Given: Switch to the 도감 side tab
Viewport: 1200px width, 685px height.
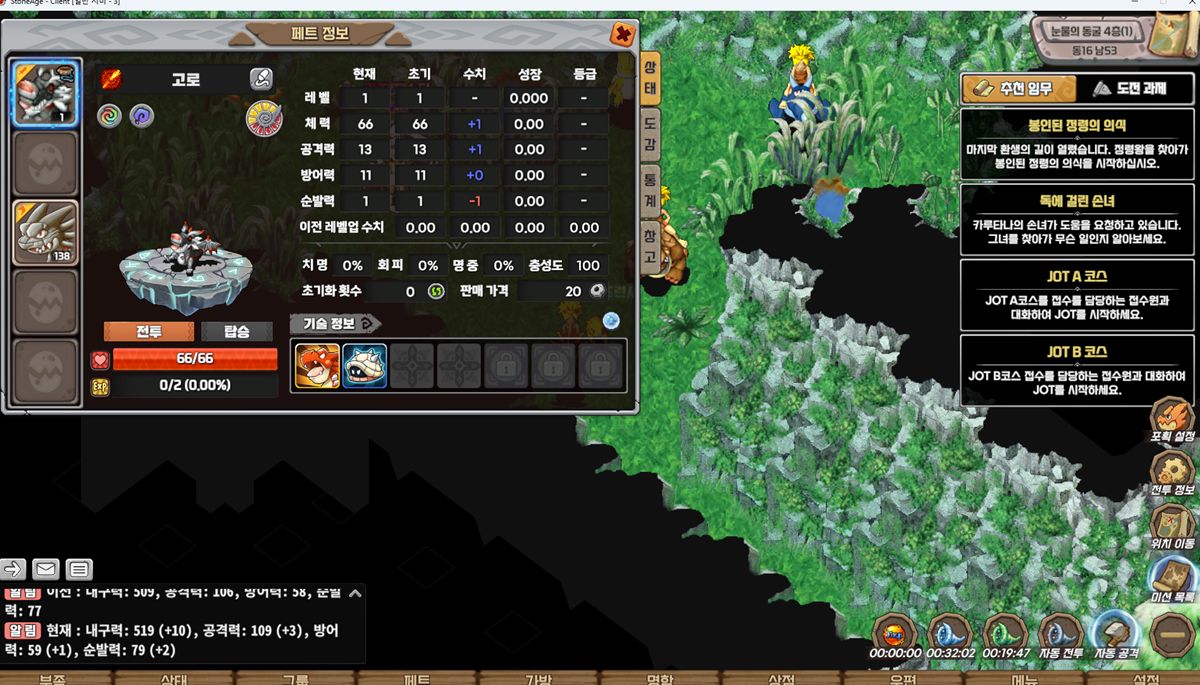Looking at the screenshot, I should point(650,134).
